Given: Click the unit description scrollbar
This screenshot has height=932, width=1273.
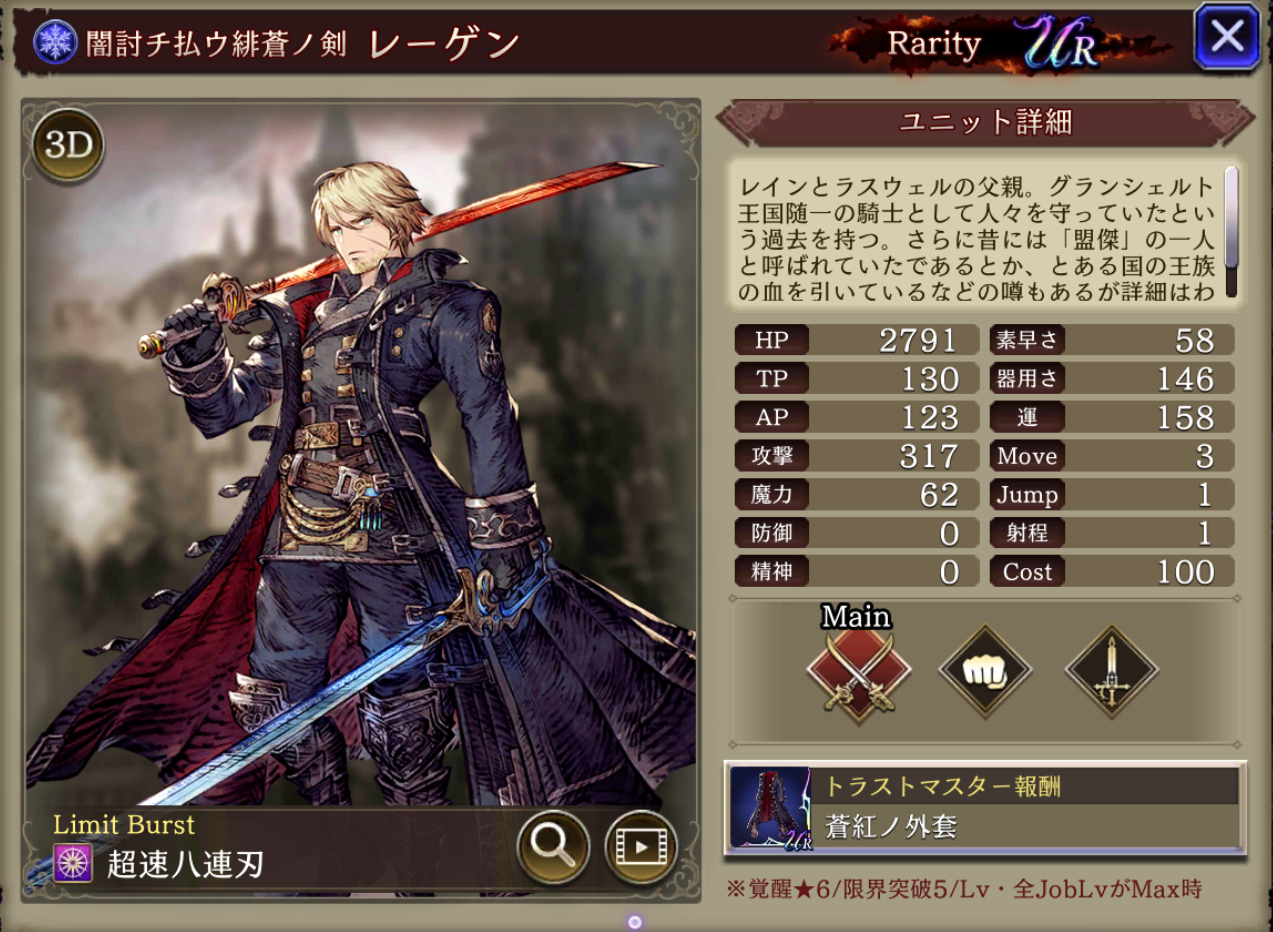Looking at the screenshot, I should click(1231, 230).
